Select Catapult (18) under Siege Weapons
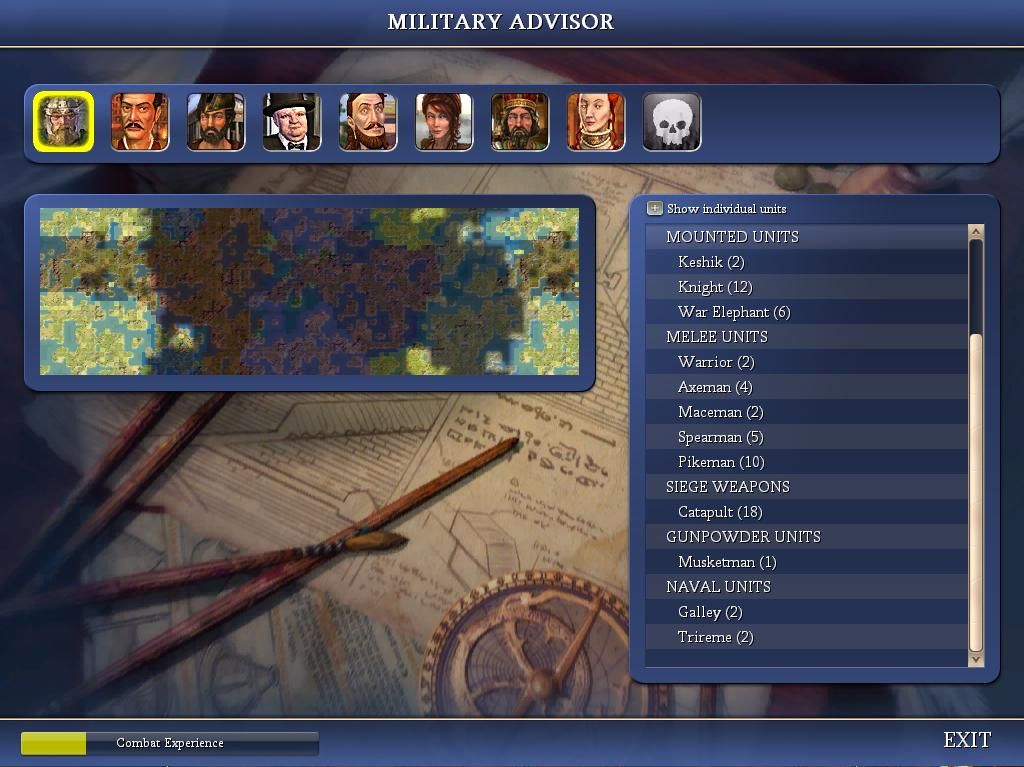 (720, 512)
